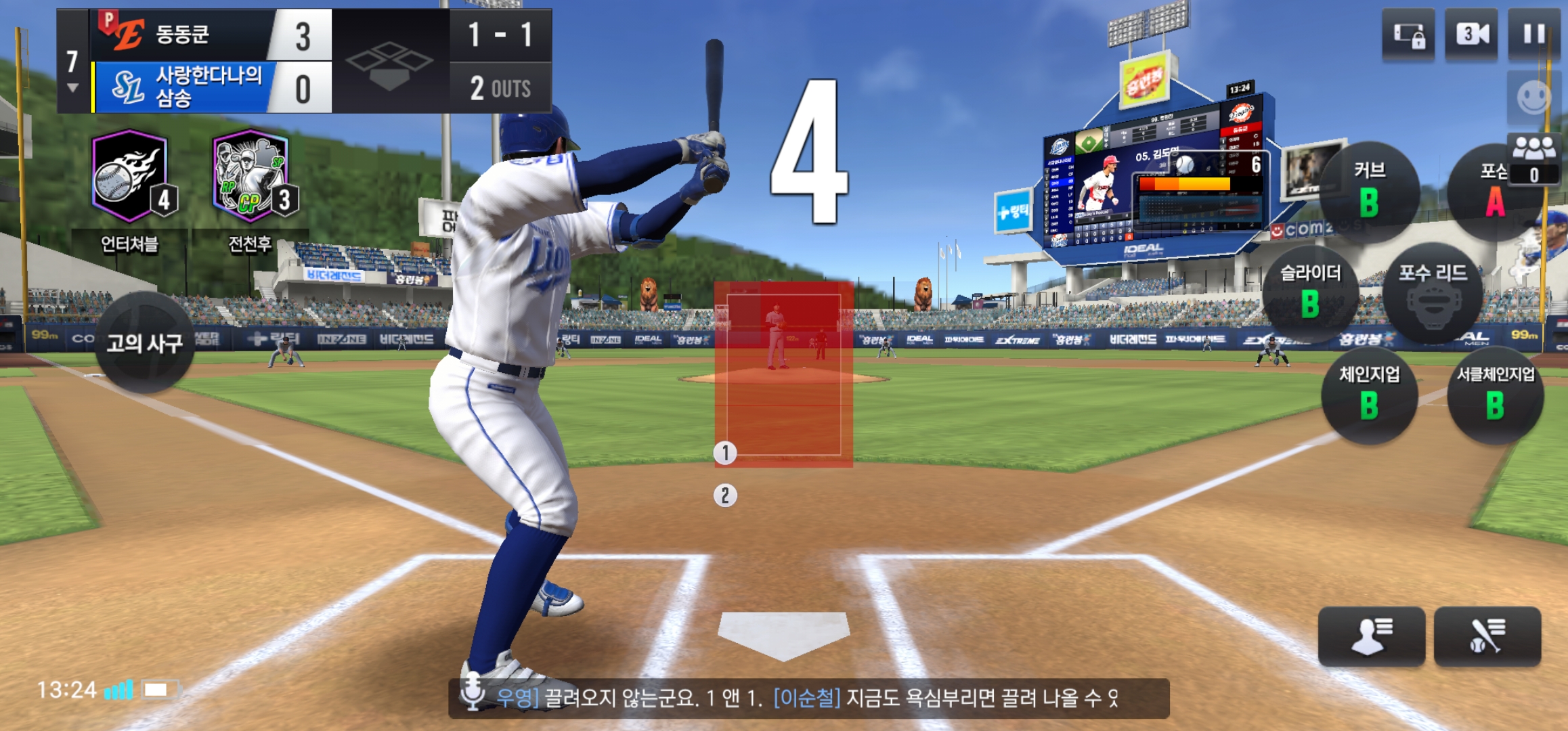
Task: Select the 서클체인지업 circle changeup
Action: (1495, 395)
